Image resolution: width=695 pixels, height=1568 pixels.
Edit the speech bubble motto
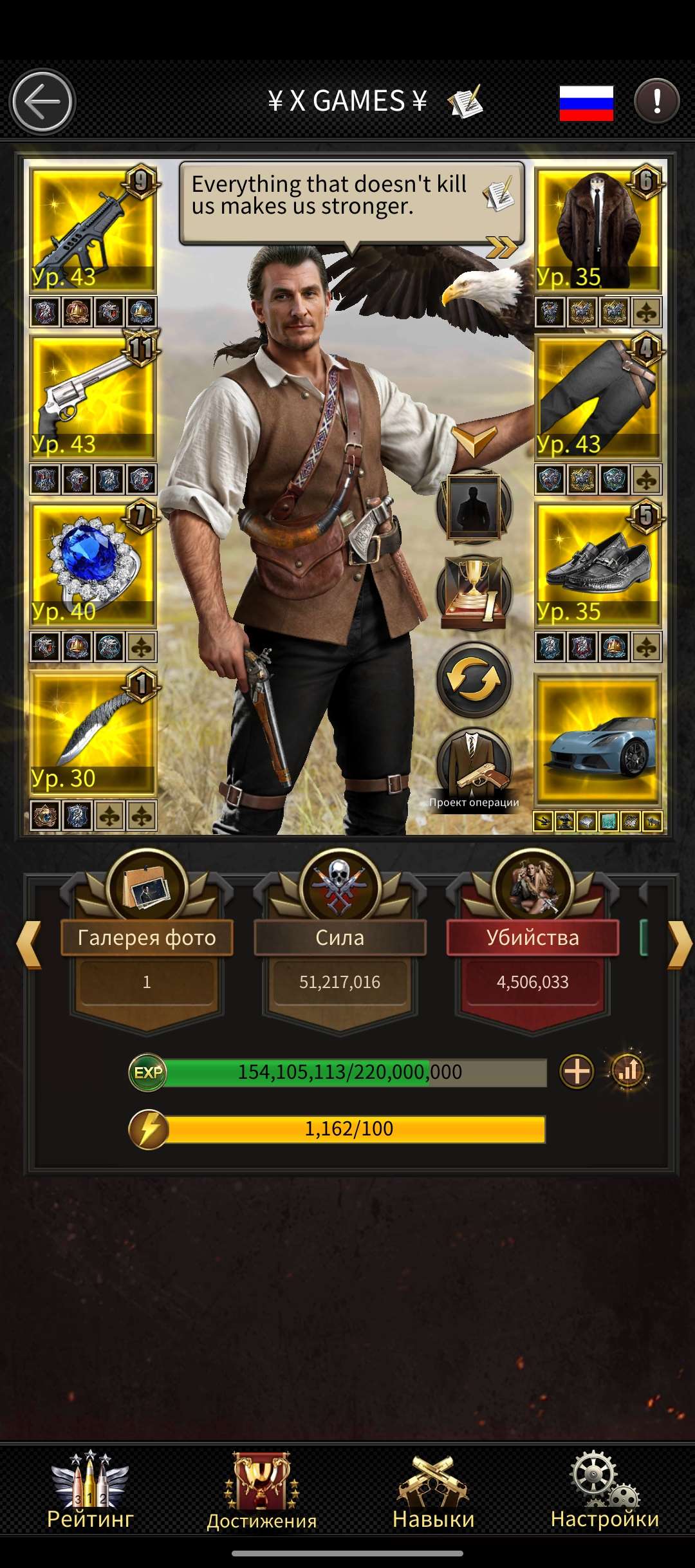499,194
